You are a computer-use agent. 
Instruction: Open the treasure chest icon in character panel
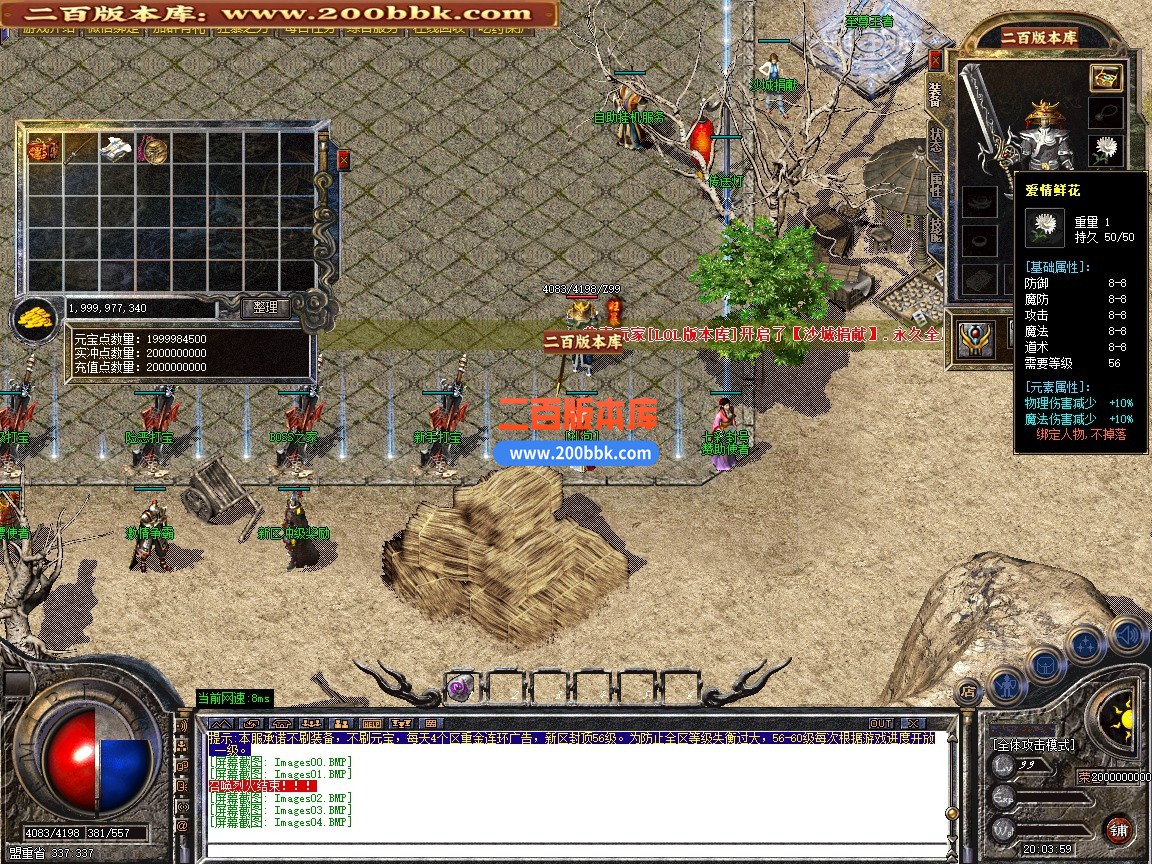click(1105, 77)
